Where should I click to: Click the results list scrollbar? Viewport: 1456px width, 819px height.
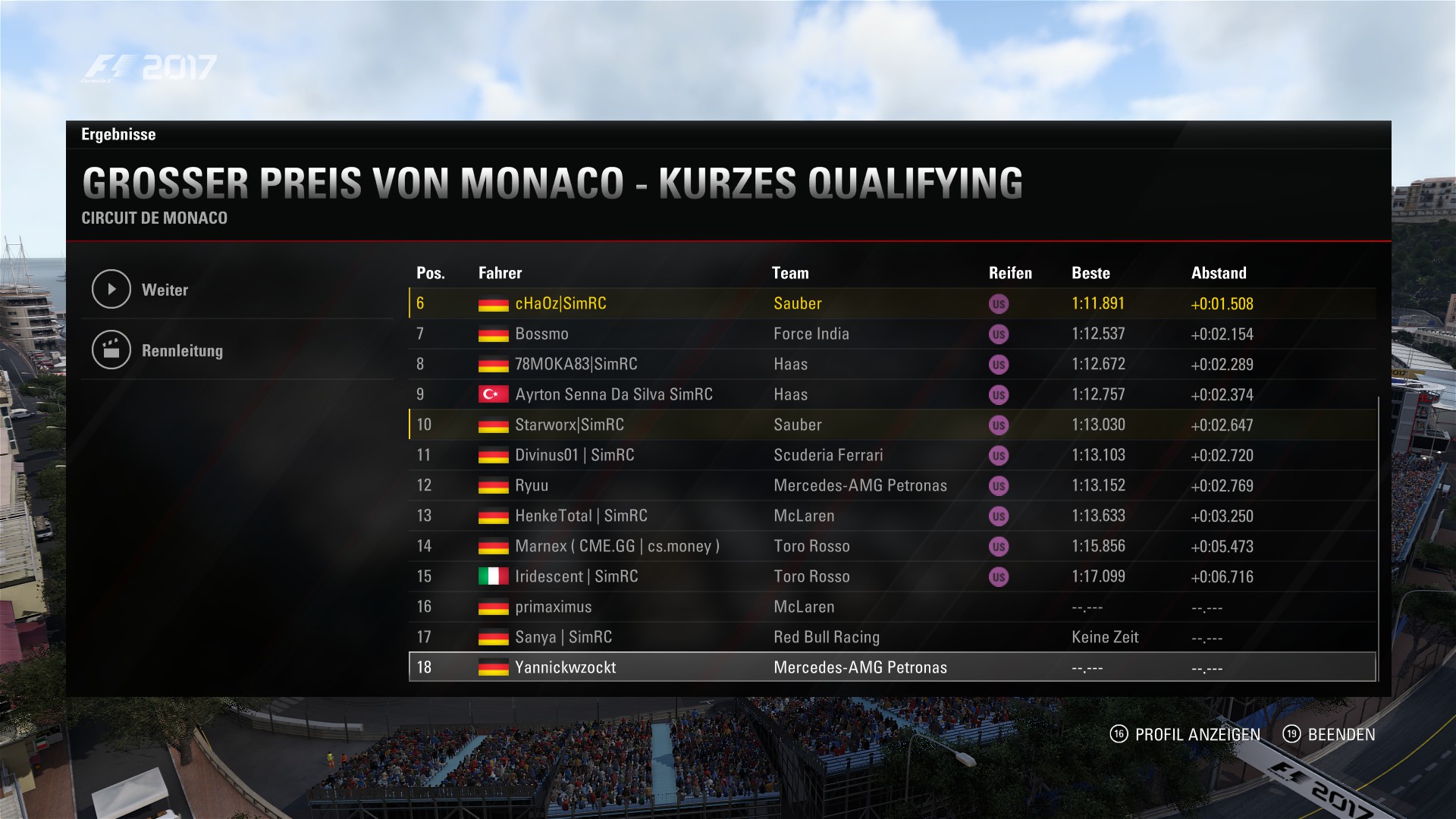coord(1377,538)
